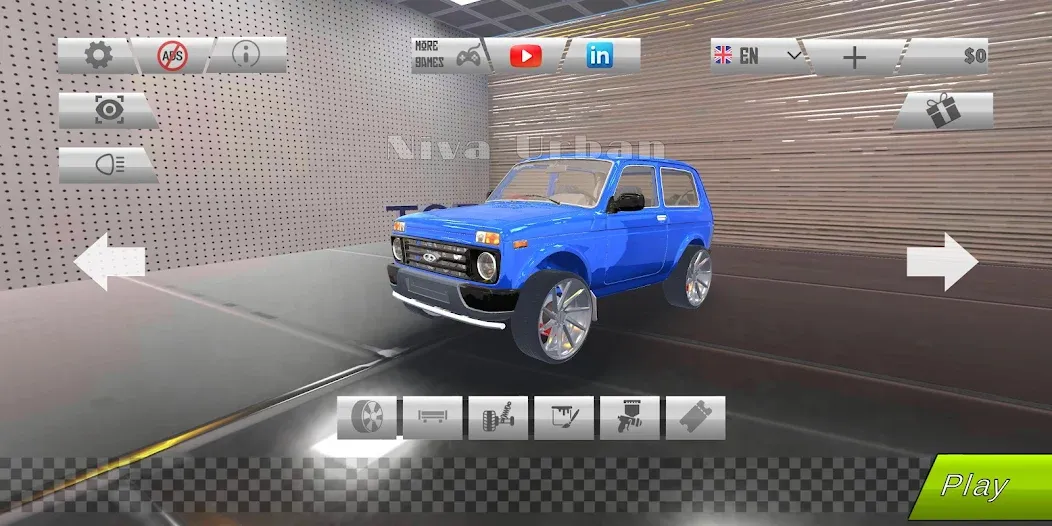Select the spray gun paint option
The image size is (1052, 526).
click(x=630, y=417)
